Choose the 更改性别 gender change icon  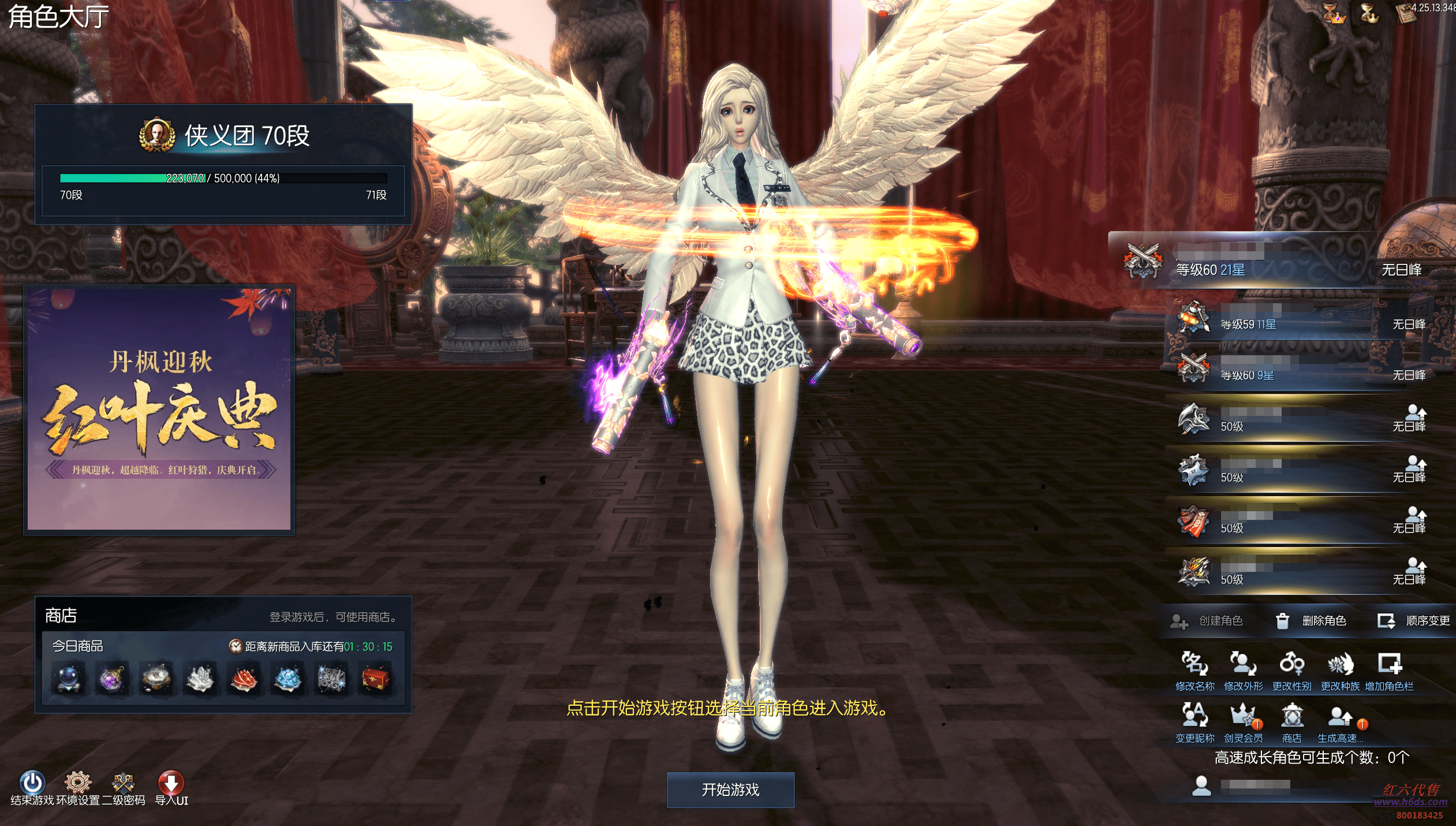tap(1291, 671)
